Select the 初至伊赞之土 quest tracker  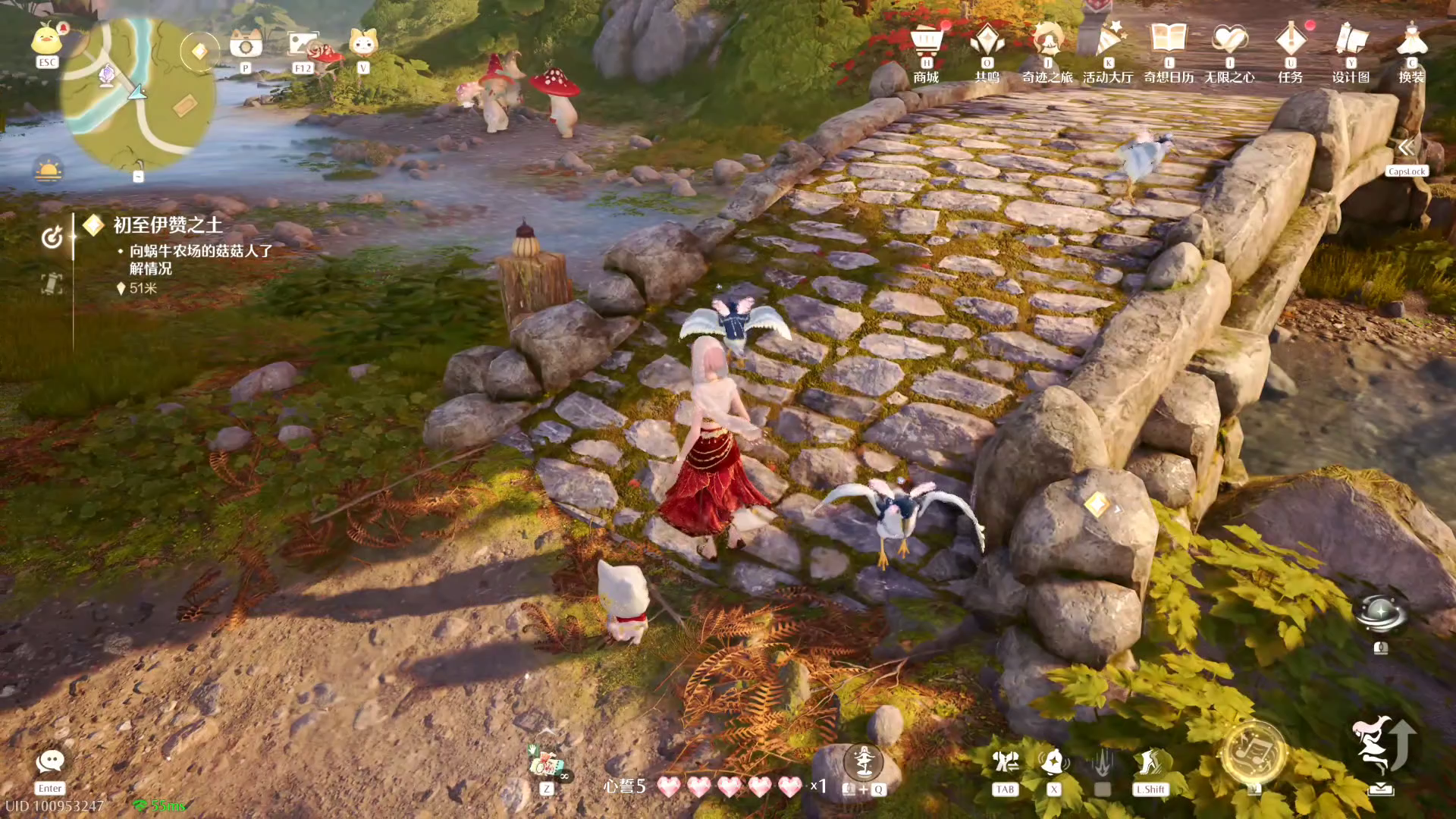coord(168,225)
